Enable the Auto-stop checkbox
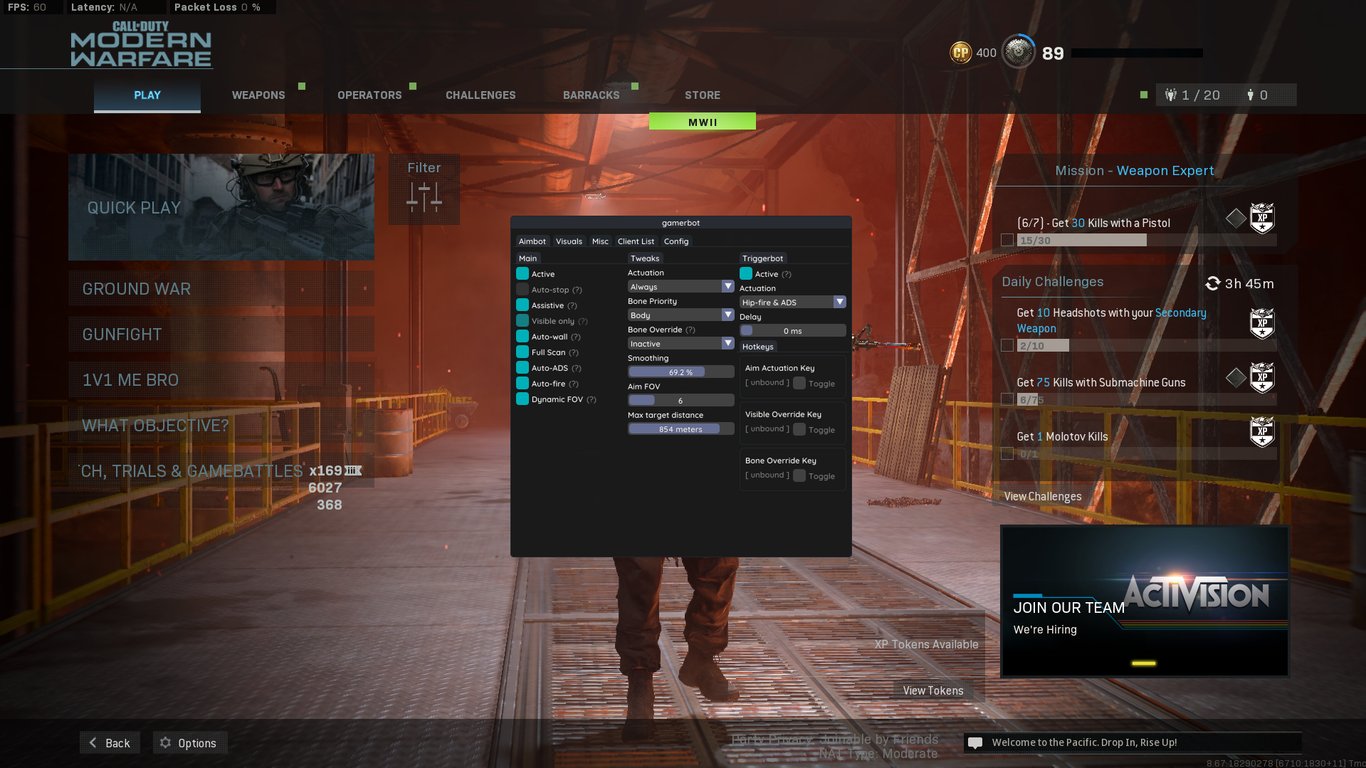 [521, 289]
